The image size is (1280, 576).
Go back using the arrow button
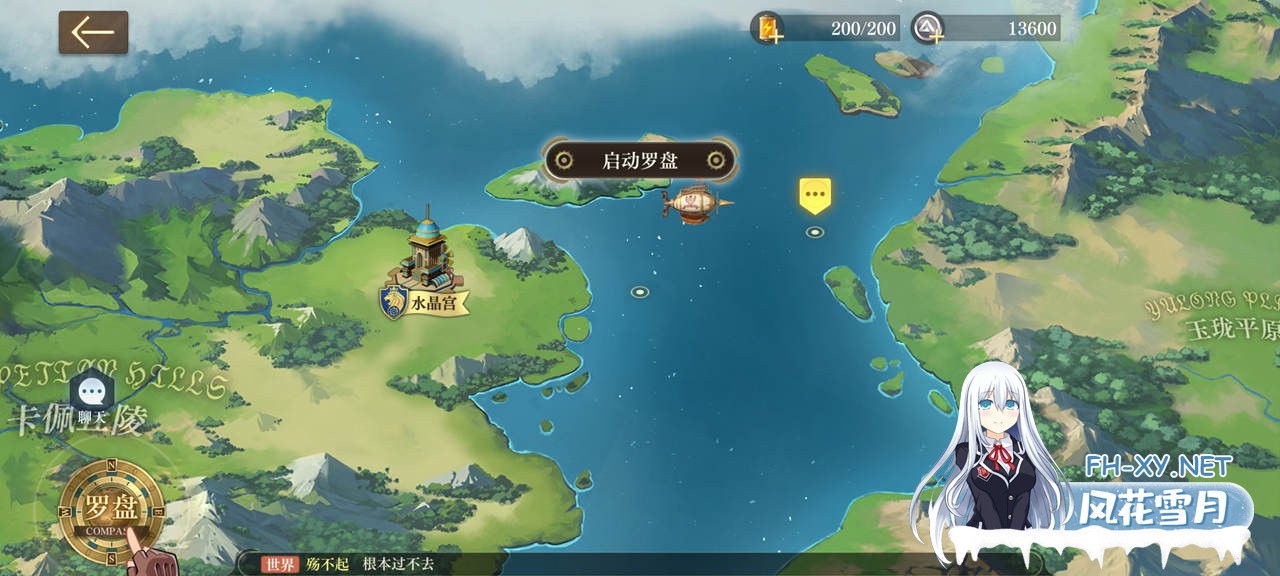coord(93,32)
